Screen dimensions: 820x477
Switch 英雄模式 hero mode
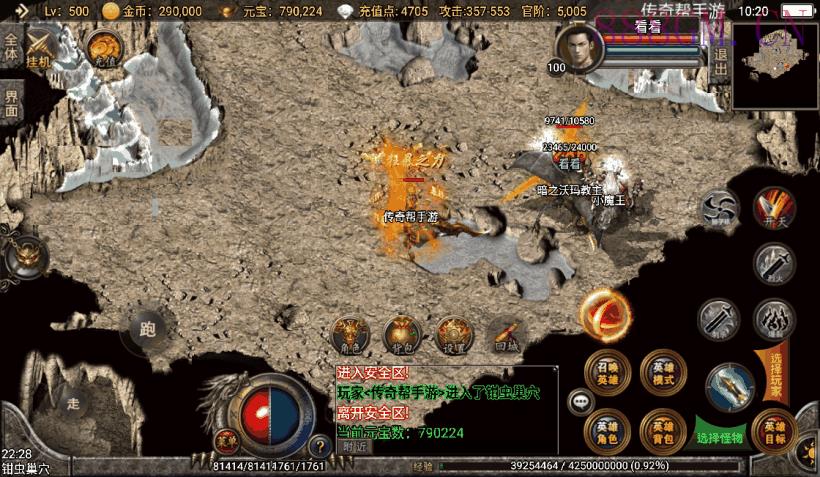pos(661,372)
